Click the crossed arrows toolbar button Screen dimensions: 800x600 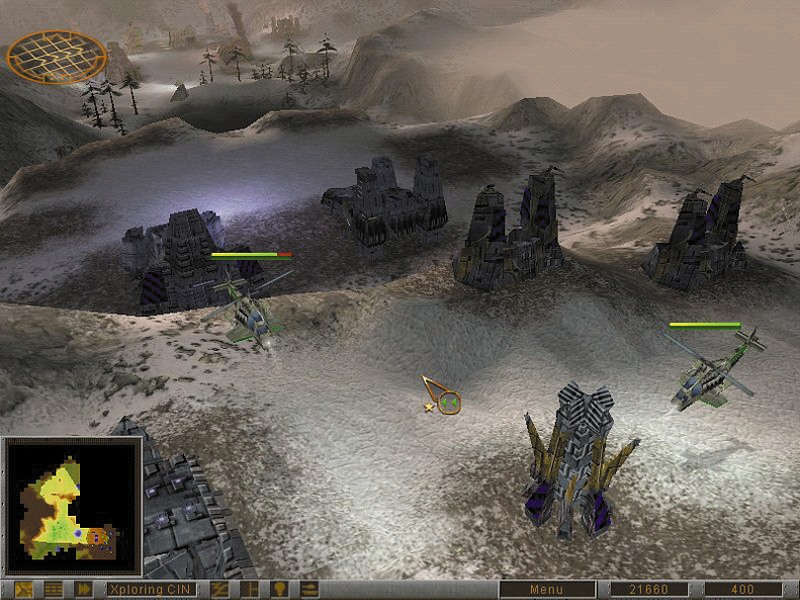22,590
